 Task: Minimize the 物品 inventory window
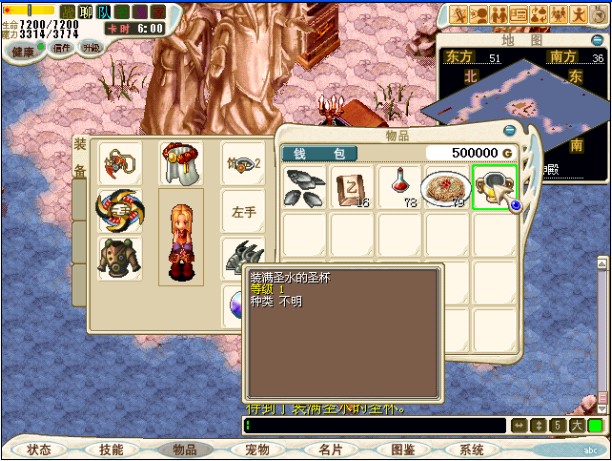[x=509, y=130]
